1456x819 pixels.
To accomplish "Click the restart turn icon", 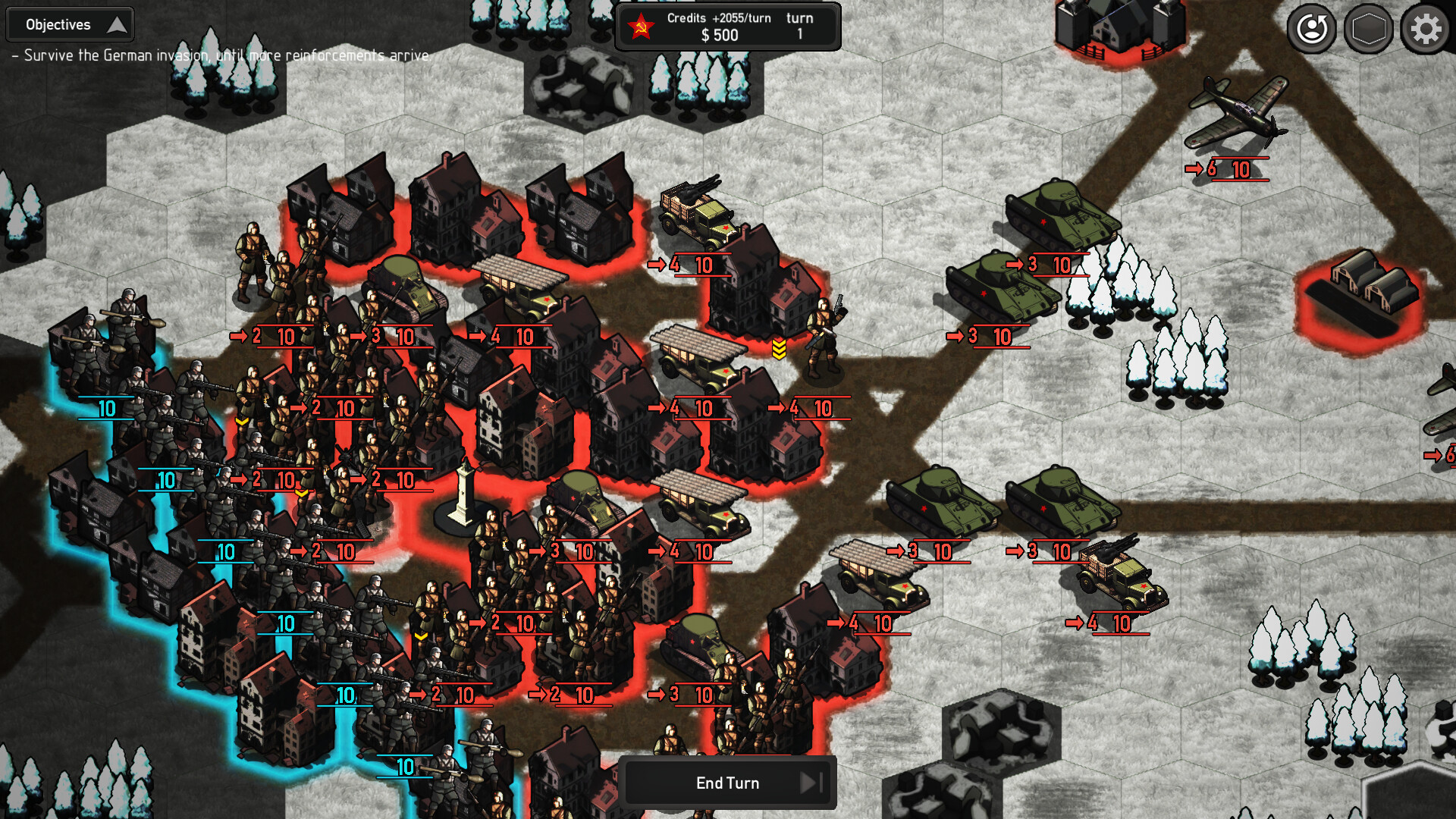I will [x=1313, y=30].
